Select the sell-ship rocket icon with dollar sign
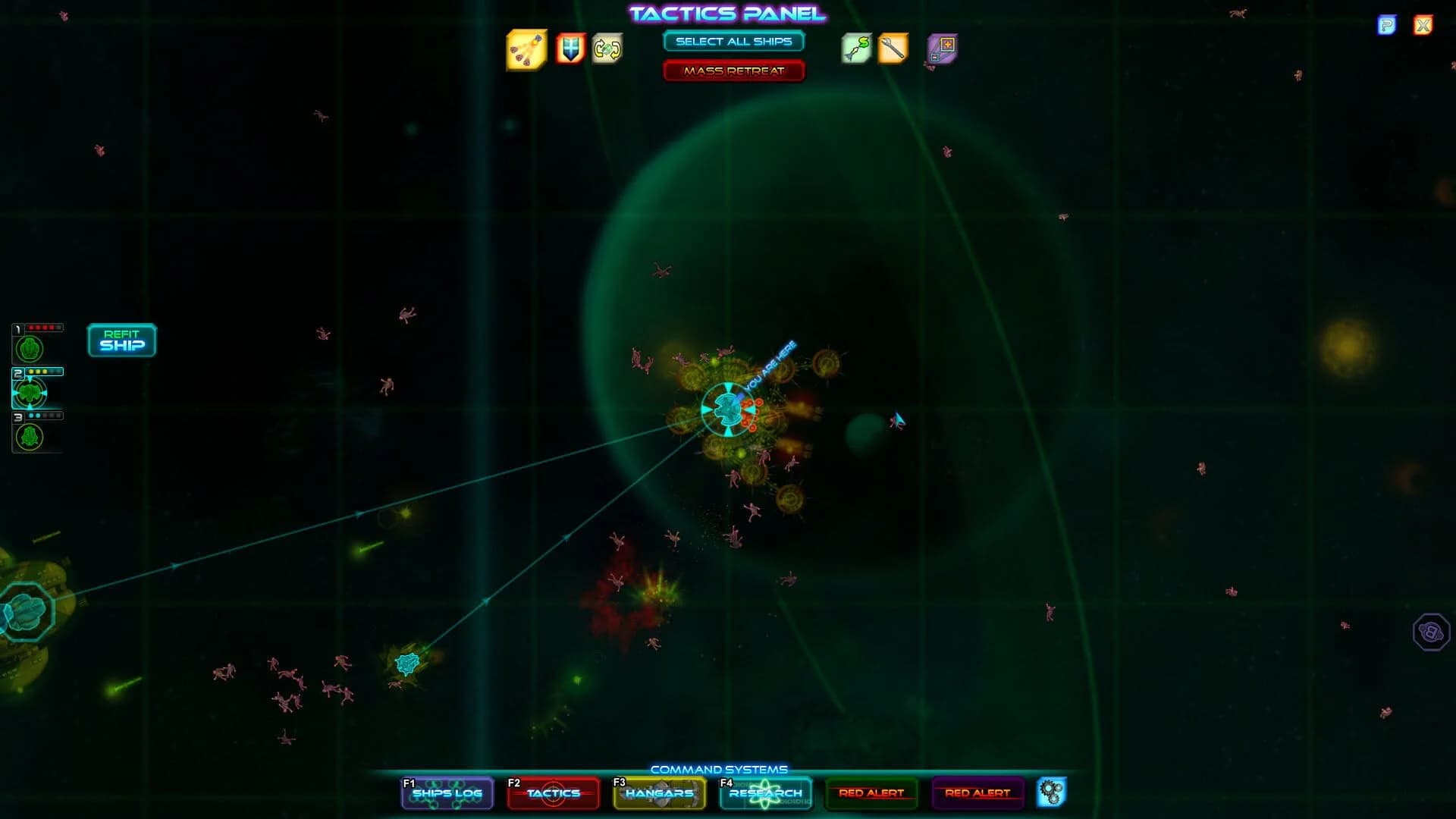Viewport: 1456px width, 819px height. coord(855,49)
